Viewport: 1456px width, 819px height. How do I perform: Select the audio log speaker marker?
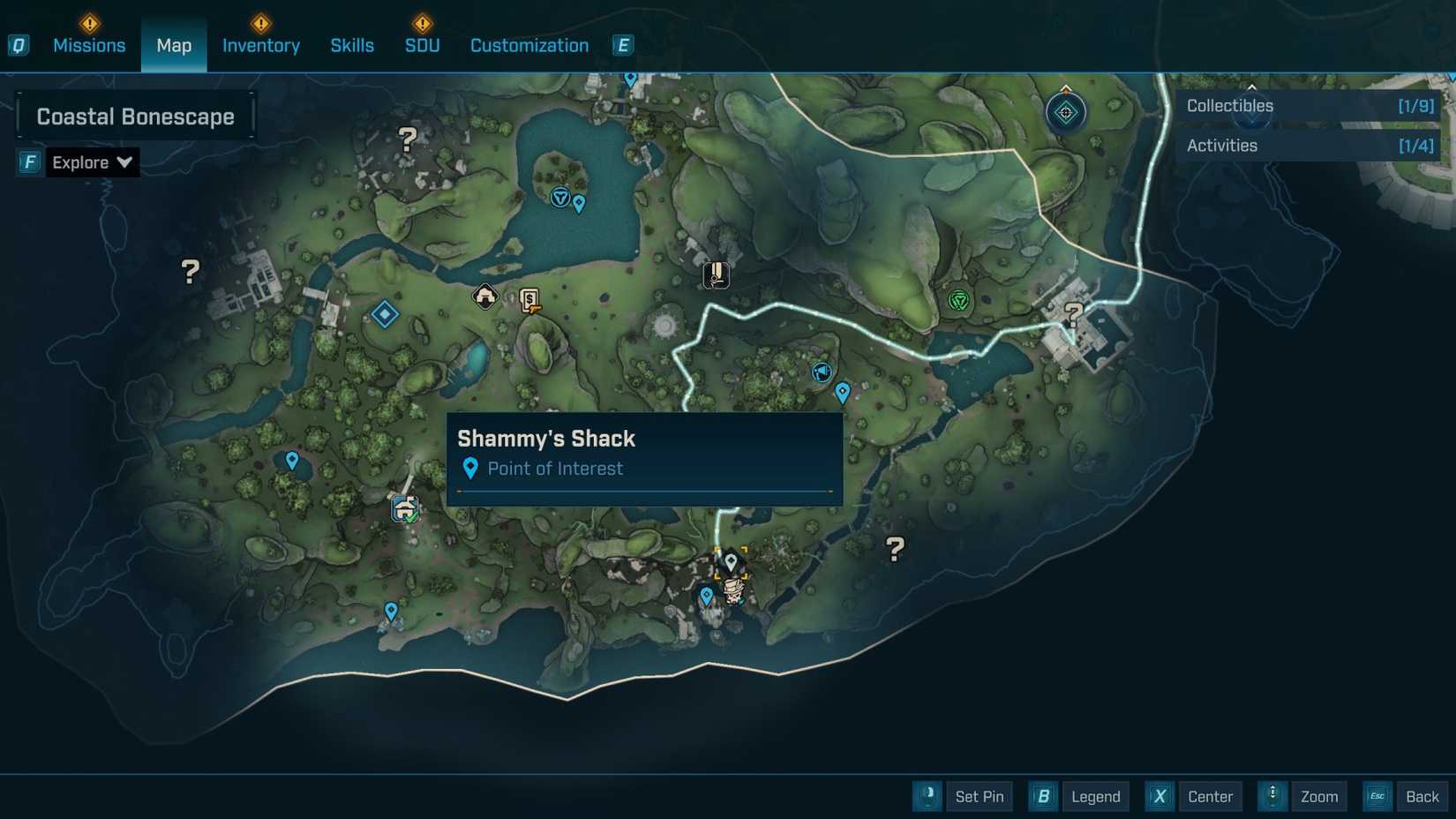[822, 372]
